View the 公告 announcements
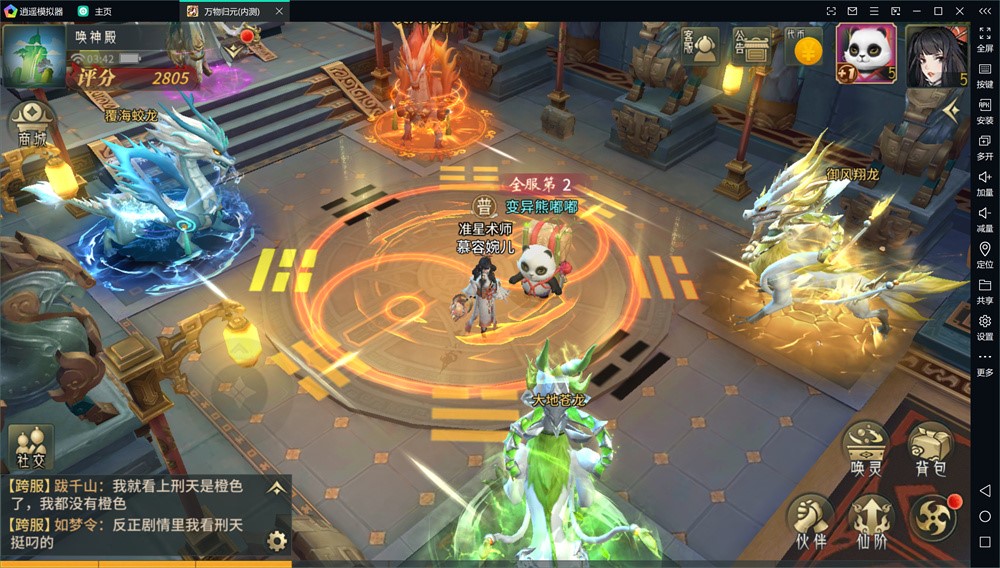This screenshot has width=1000, height=568. coord(751,45)
